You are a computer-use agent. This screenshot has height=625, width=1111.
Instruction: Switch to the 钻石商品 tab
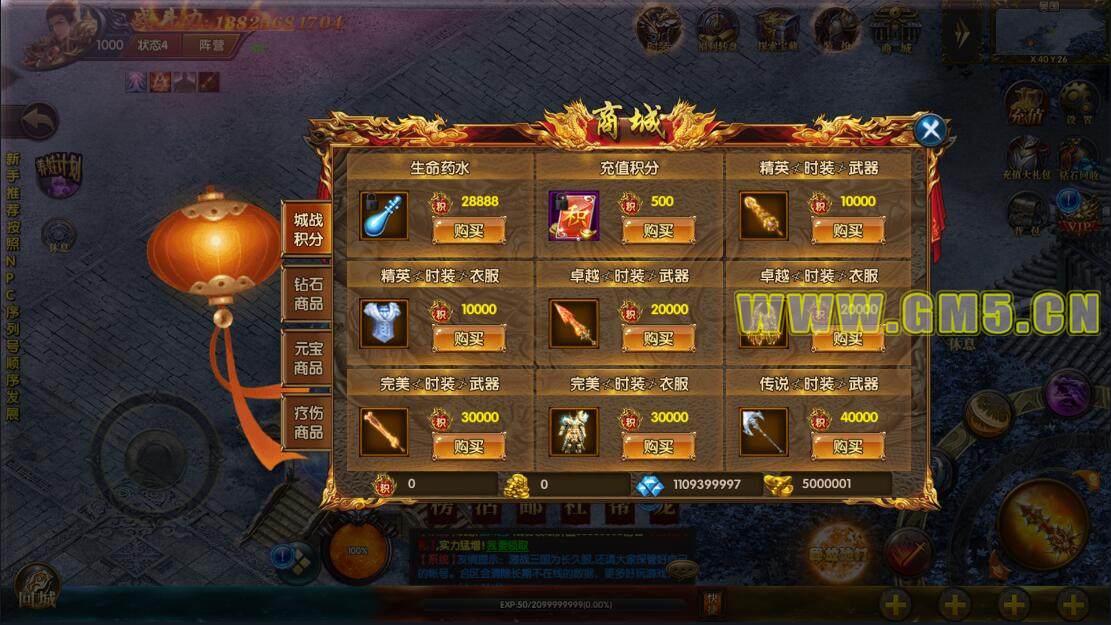(308, 293)
